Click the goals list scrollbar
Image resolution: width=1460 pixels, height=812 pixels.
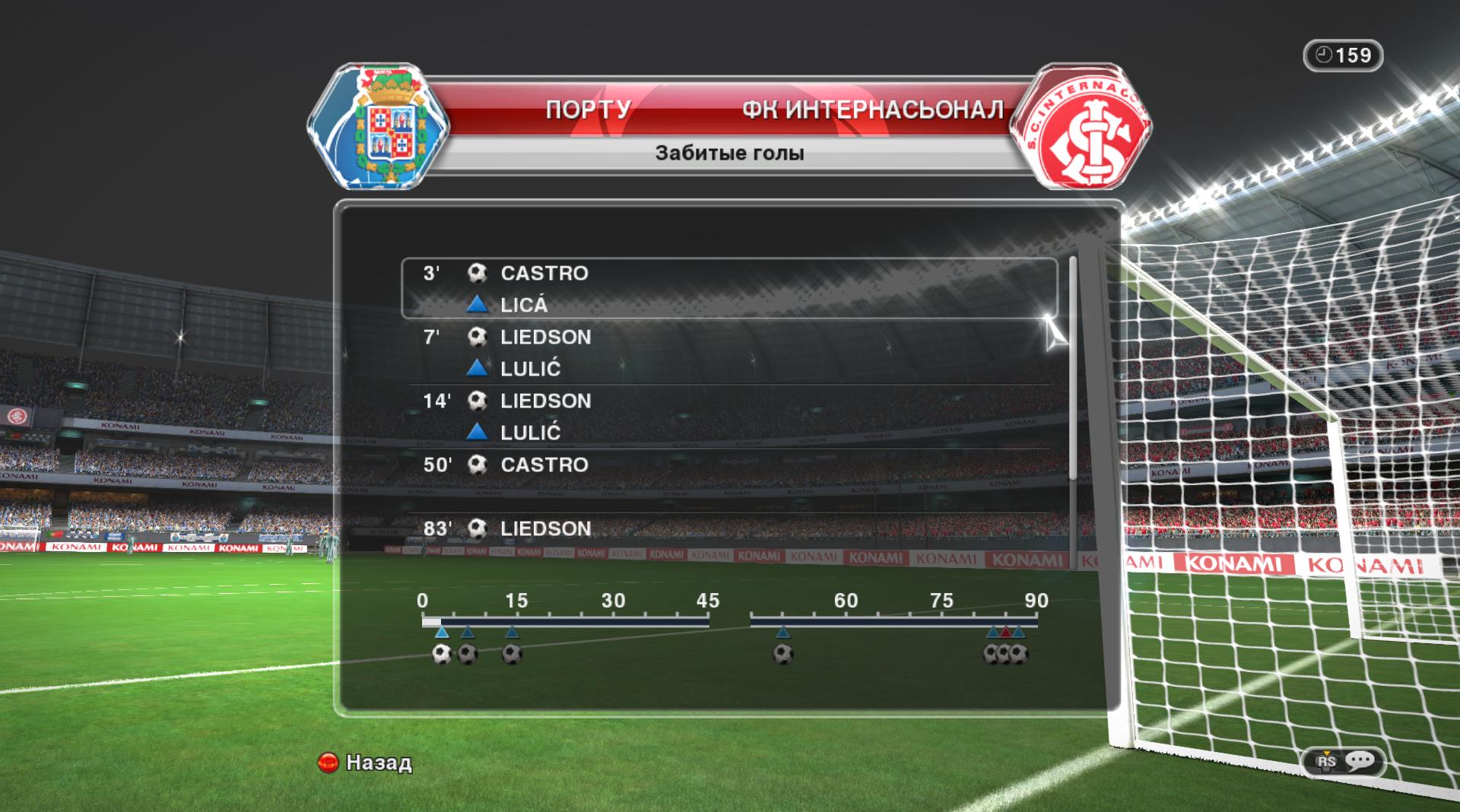point(1073,369)
